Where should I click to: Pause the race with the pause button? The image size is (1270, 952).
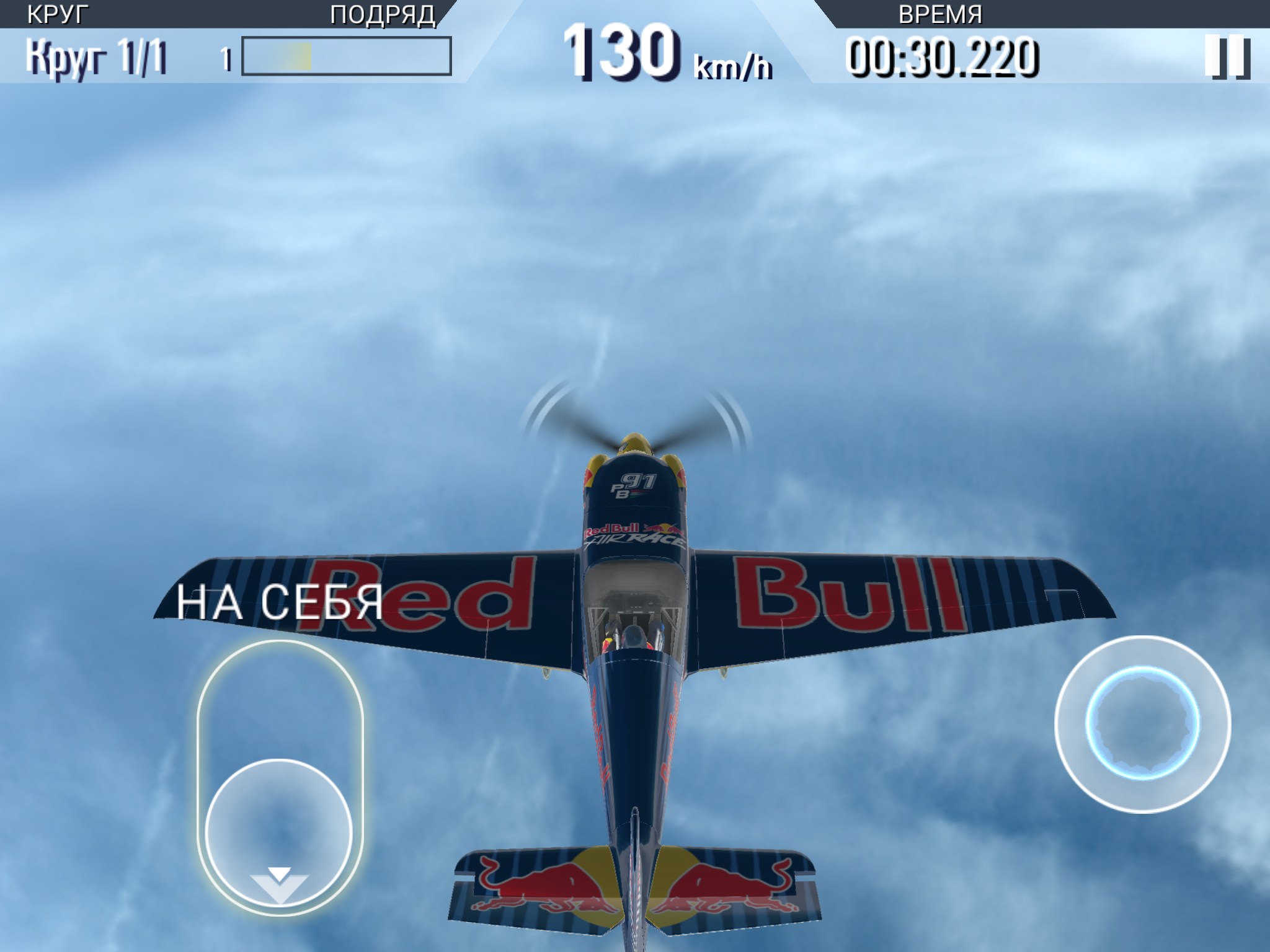1227,58
